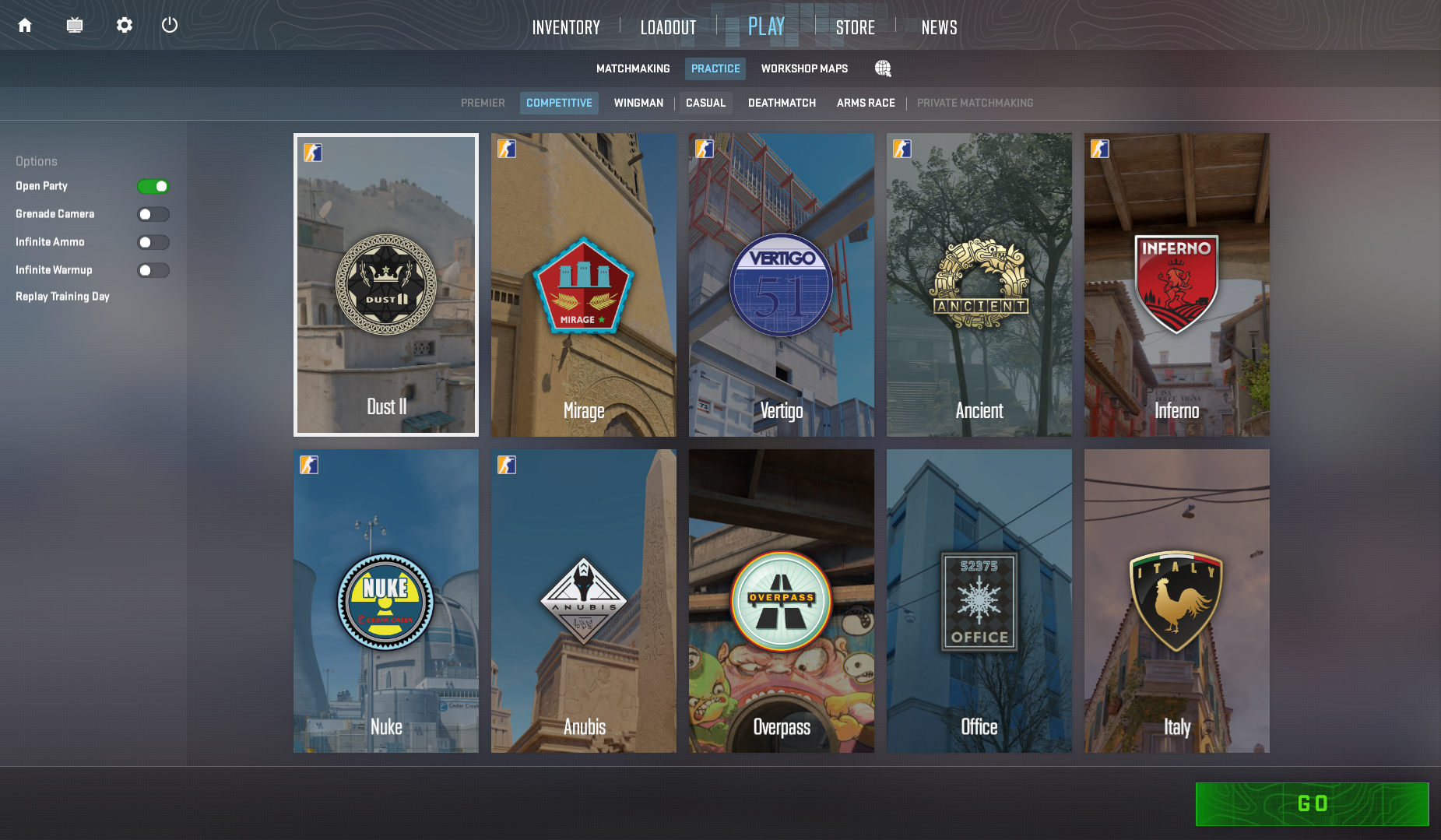Click the Nuke map emblem
The width and height of the screenshot is (1441, 840).
pos(385,600)
